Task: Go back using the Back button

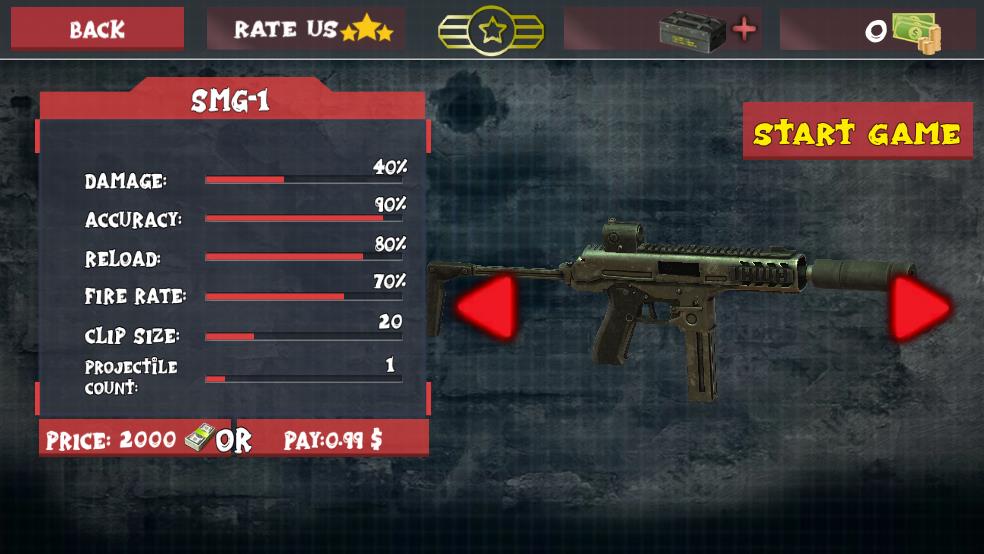Action: pos(97,29)
